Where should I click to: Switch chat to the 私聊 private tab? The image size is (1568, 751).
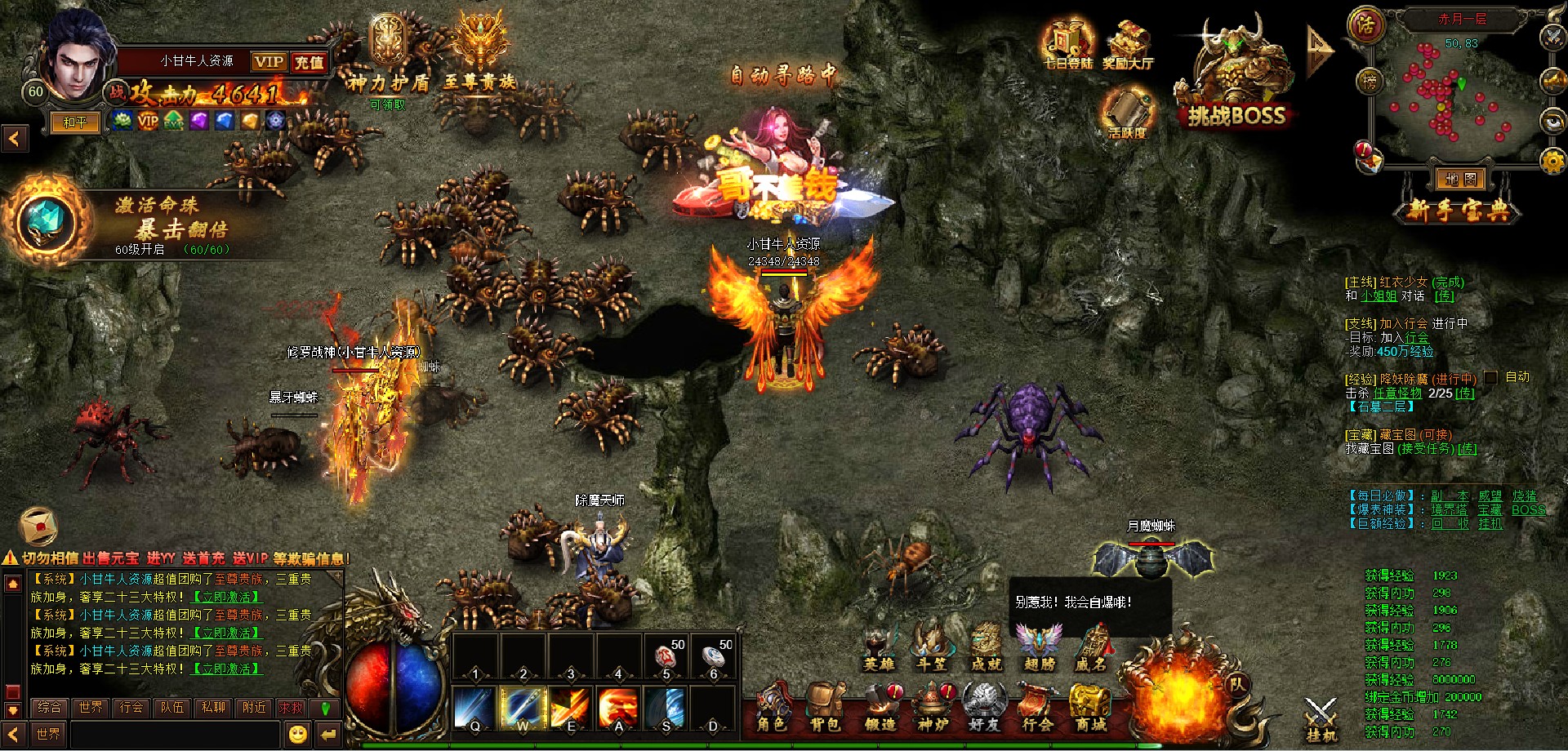[213, 707]
